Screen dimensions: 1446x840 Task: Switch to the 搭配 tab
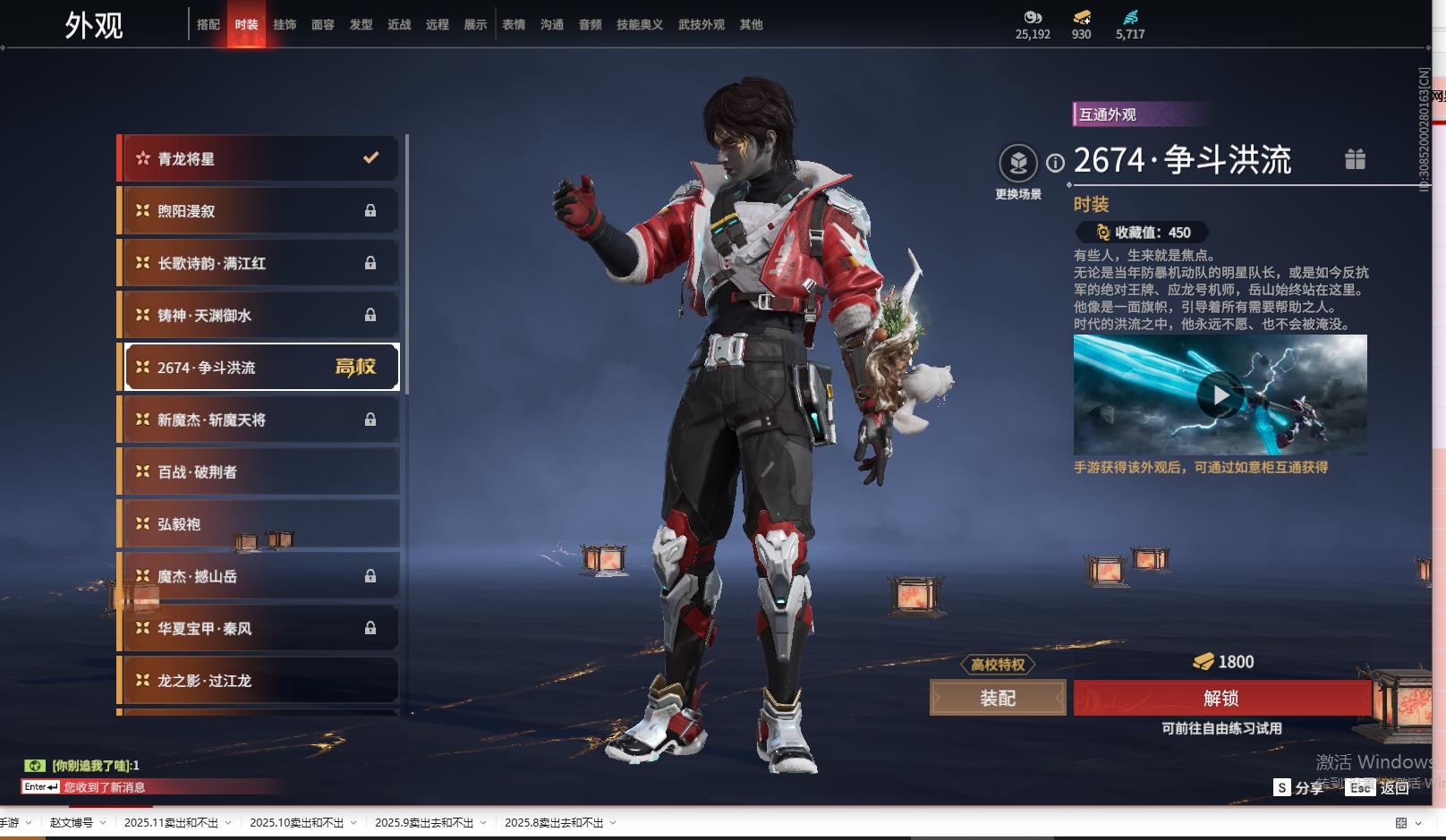[x=208, y=25]
